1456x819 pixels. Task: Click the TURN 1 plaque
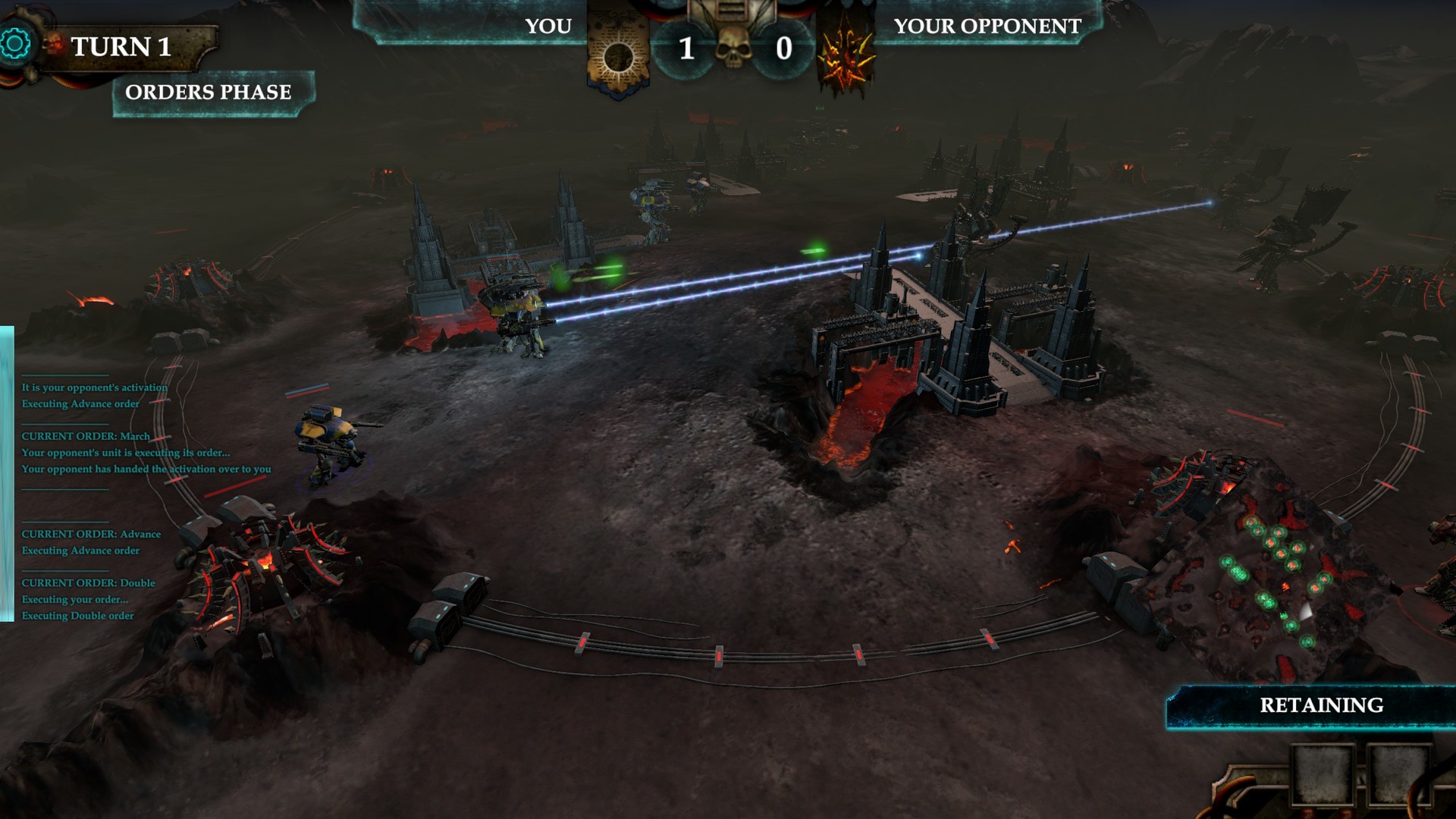click(121, 47)
